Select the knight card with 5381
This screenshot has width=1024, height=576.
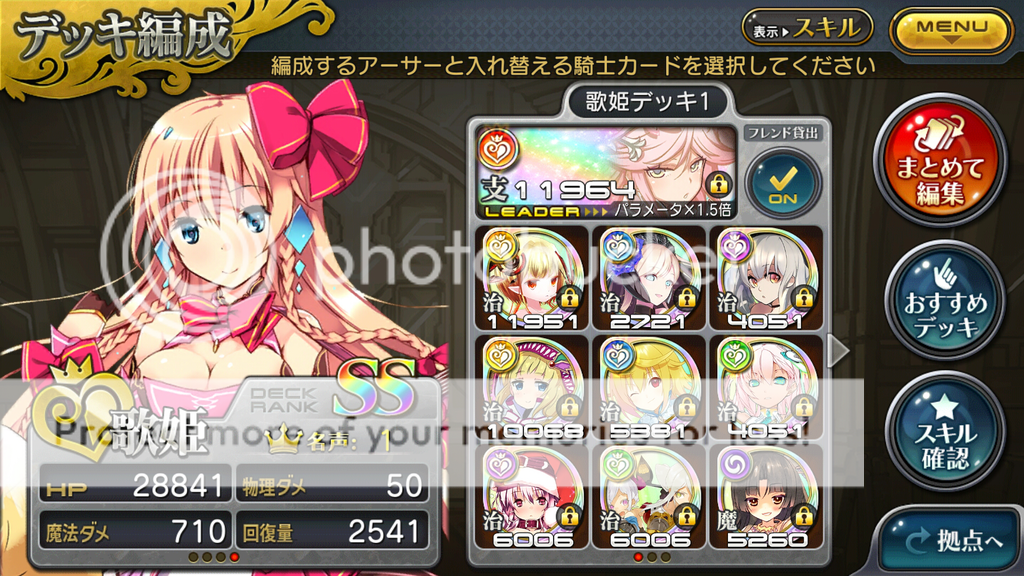[x=648, y=387]
